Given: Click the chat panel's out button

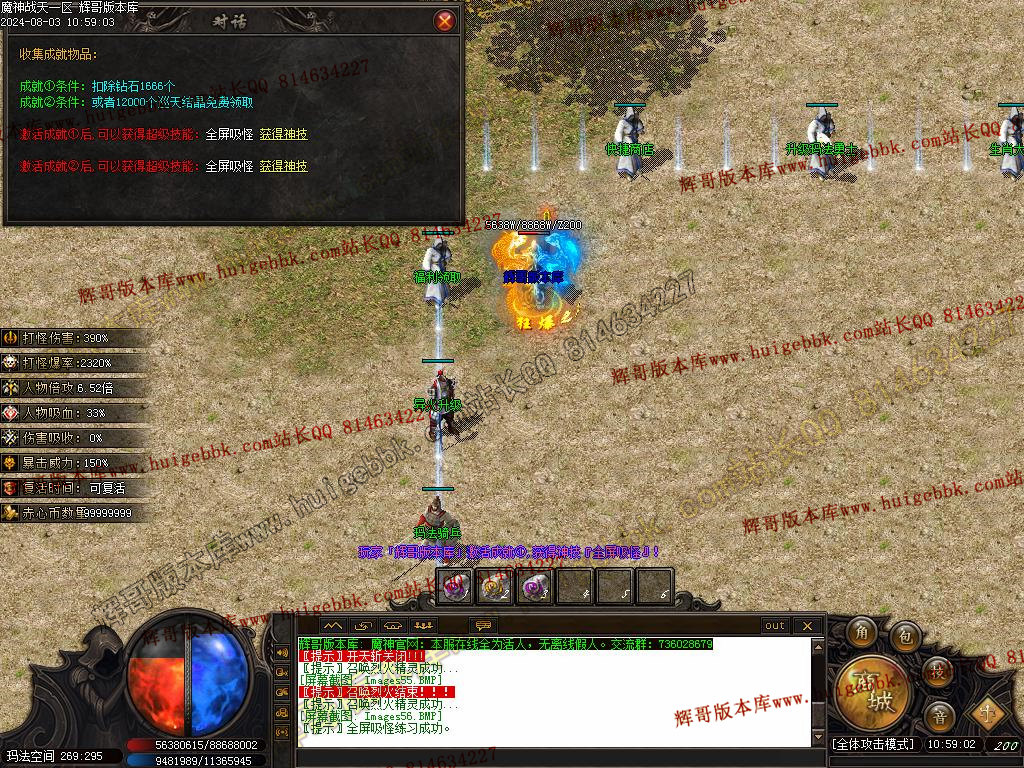Looking at the screenshot, I should point(775,626).
